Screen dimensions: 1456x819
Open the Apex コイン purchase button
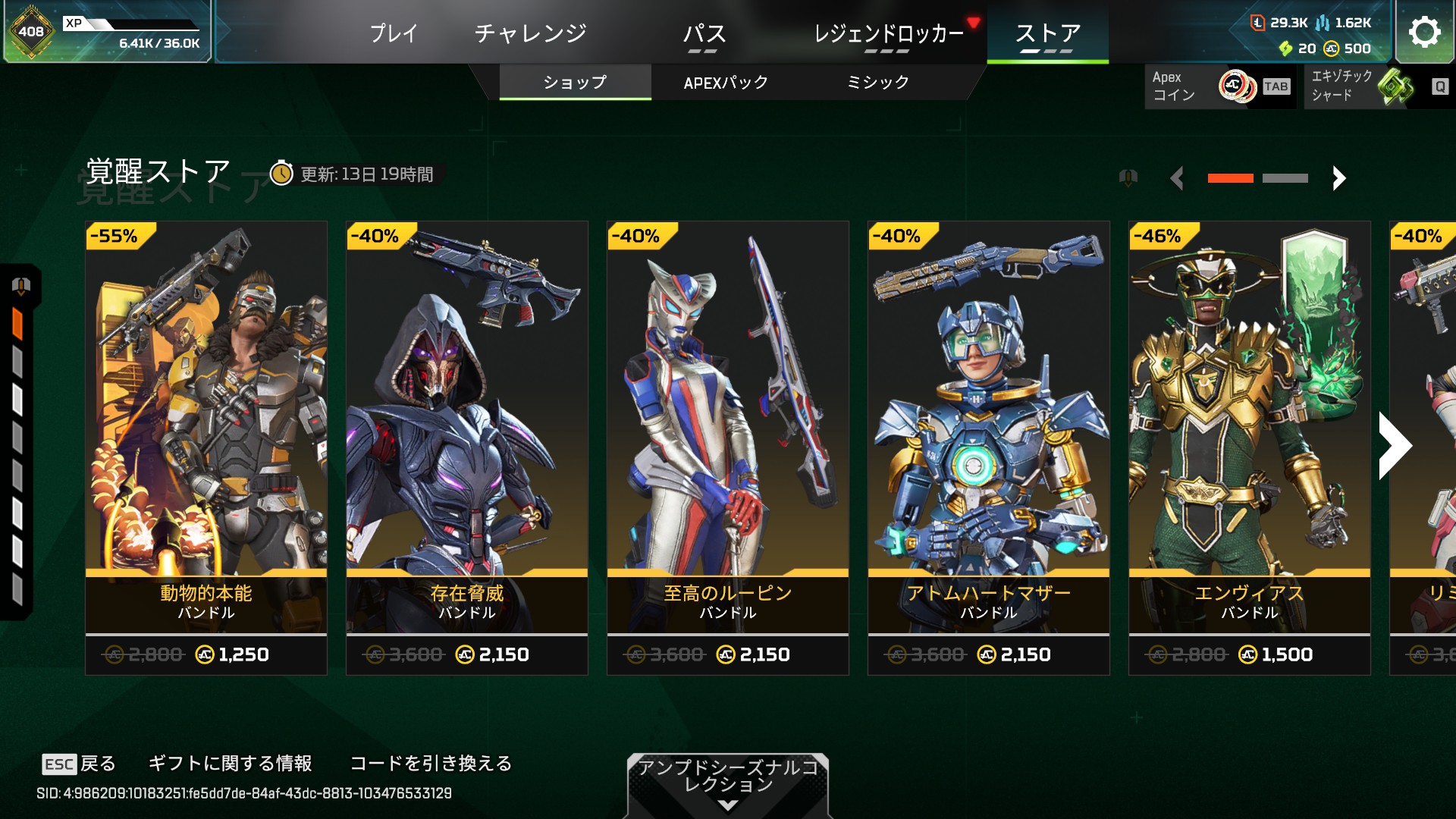pyautogui.click(x=1219, y=86)
